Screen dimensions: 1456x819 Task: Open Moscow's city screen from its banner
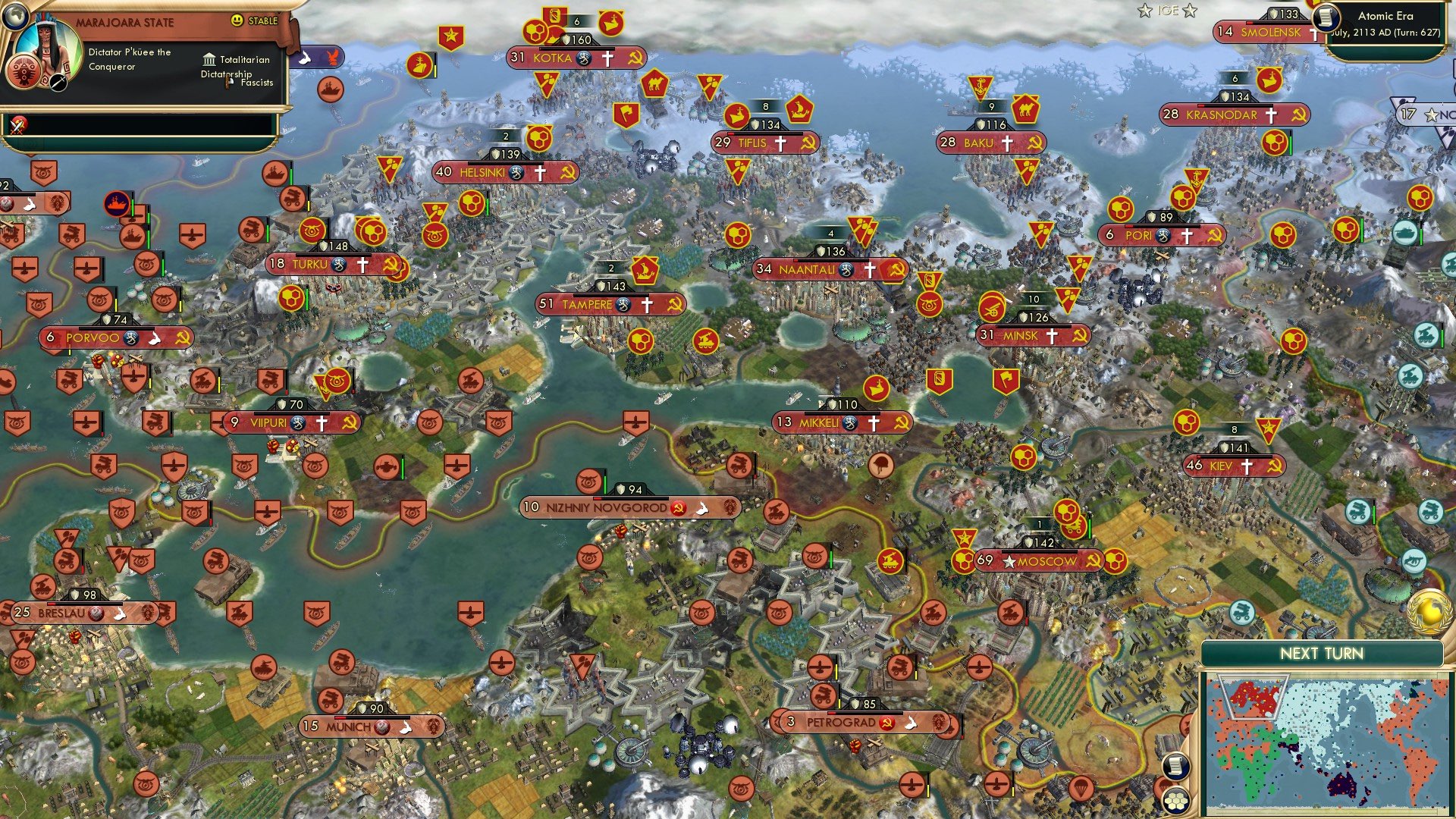click(1049, 561)
